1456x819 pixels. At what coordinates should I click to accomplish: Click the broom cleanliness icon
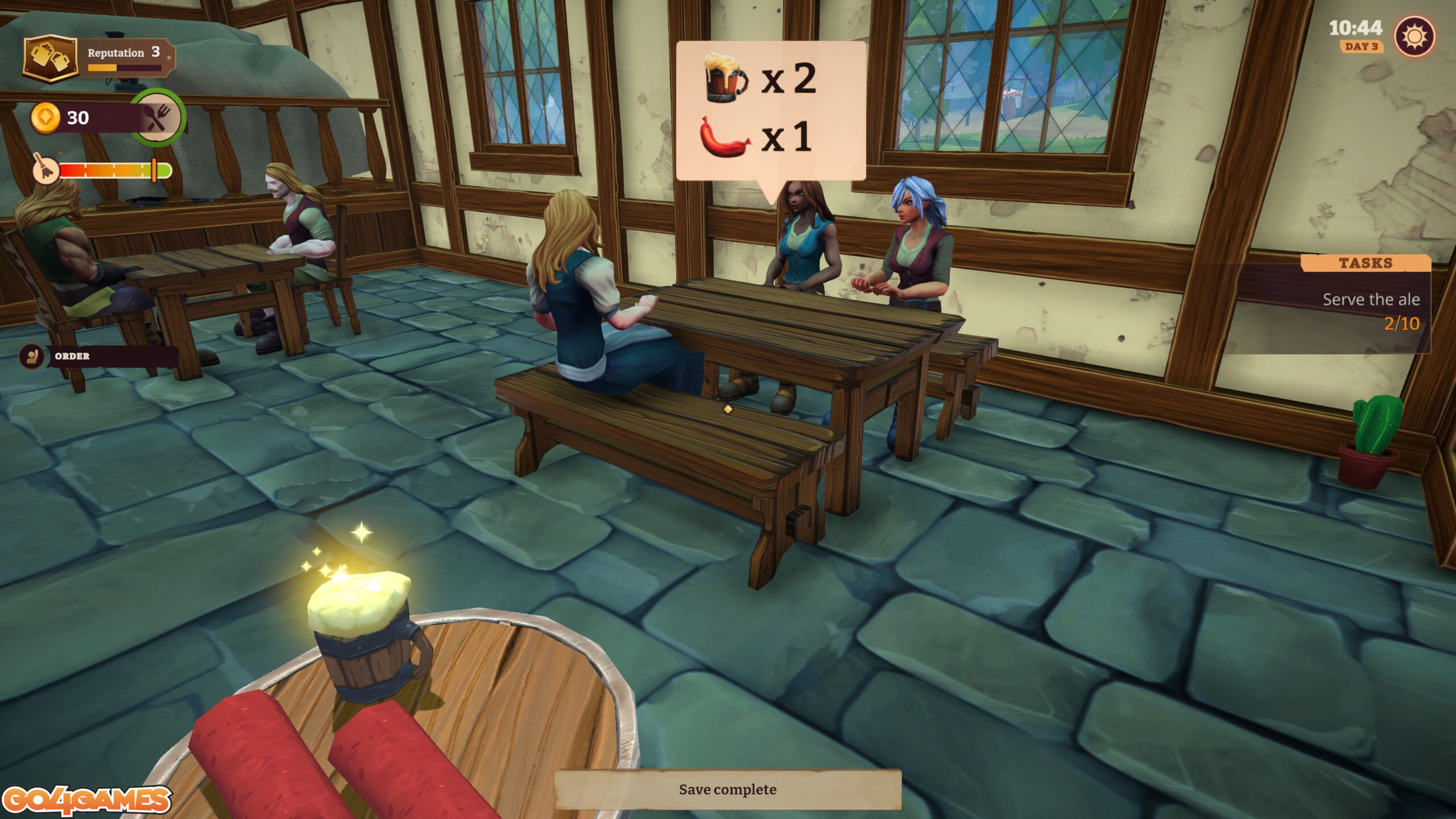click(45, 169)
